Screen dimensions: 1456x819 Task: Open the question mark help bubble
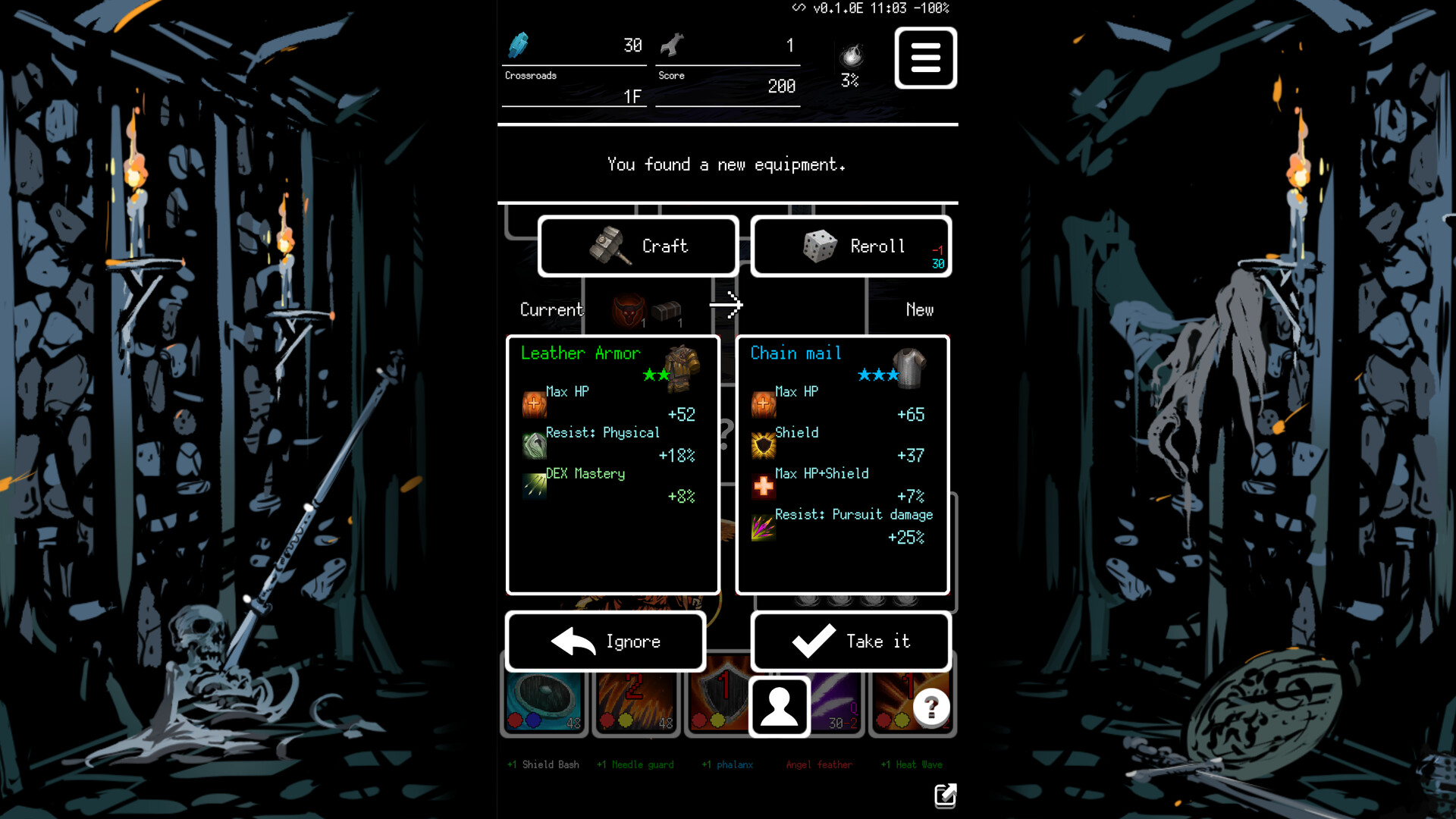[x=931, y=707]
